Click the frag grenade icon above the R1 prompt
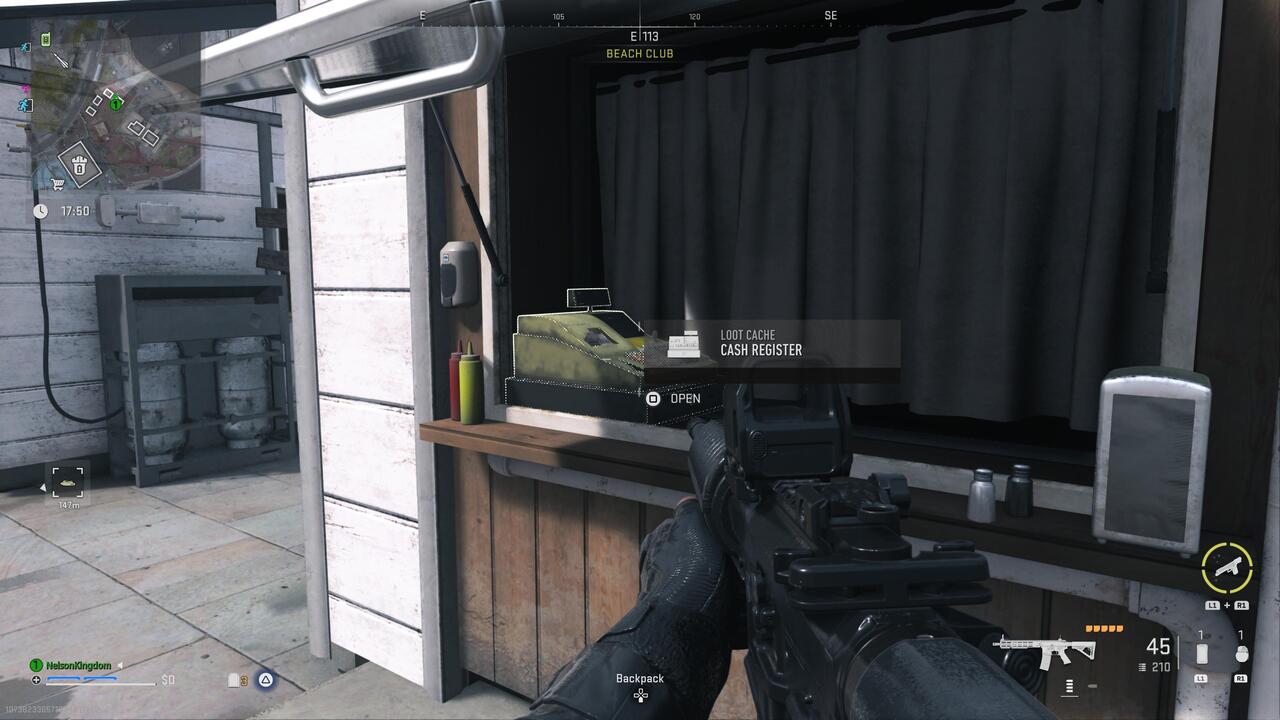 (x=1243, y=653)
